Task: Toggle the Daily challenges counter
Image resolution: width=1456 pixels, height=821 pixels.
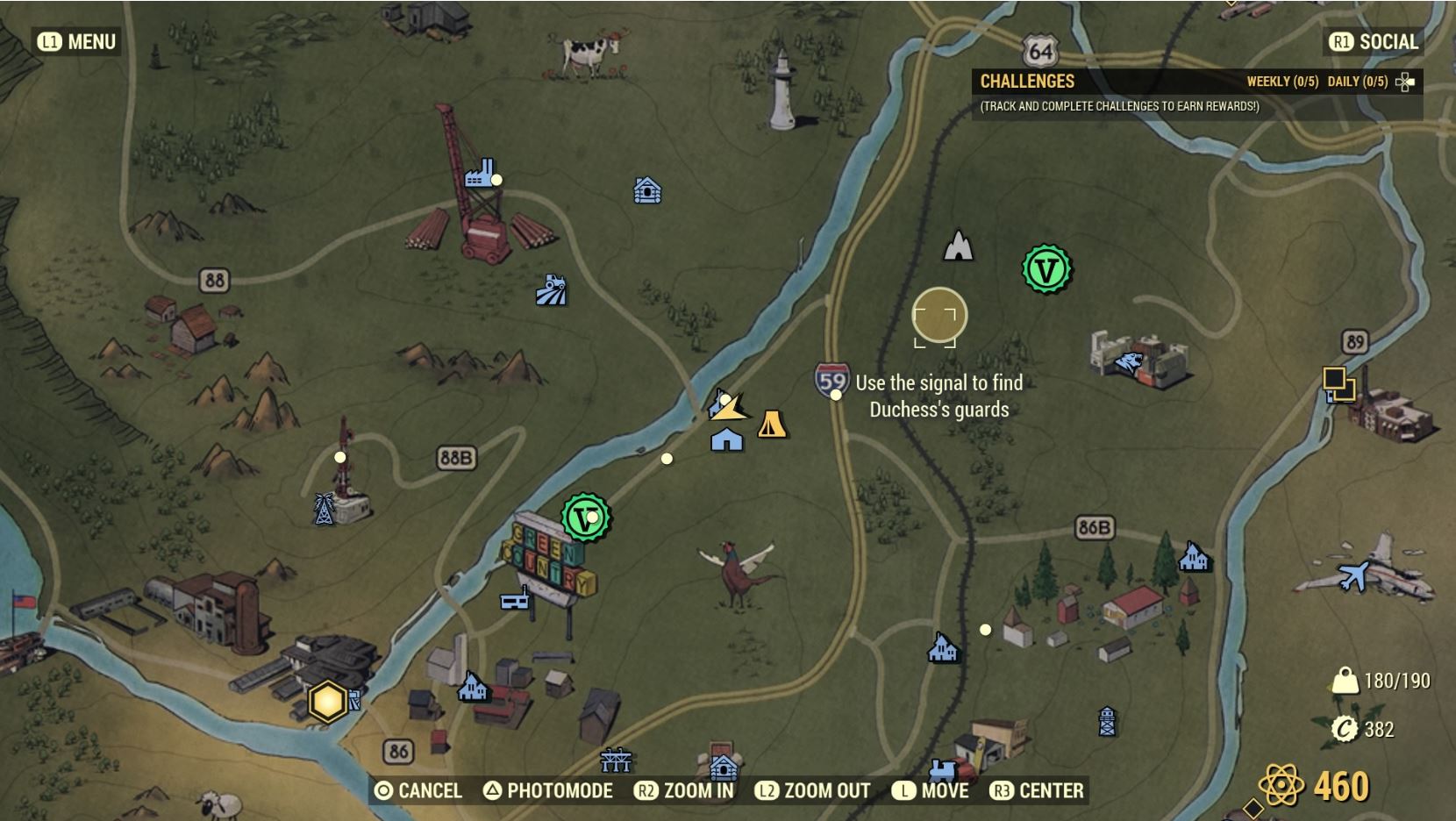Action: point(1359,81)
